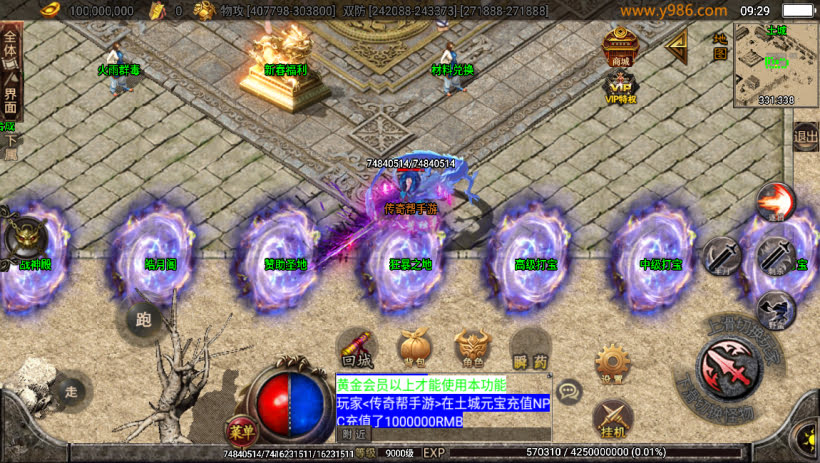The width and height of the screenshot is (820, 463).
Task: Tap the 退出 exit button
Action: tap(805, 137)
